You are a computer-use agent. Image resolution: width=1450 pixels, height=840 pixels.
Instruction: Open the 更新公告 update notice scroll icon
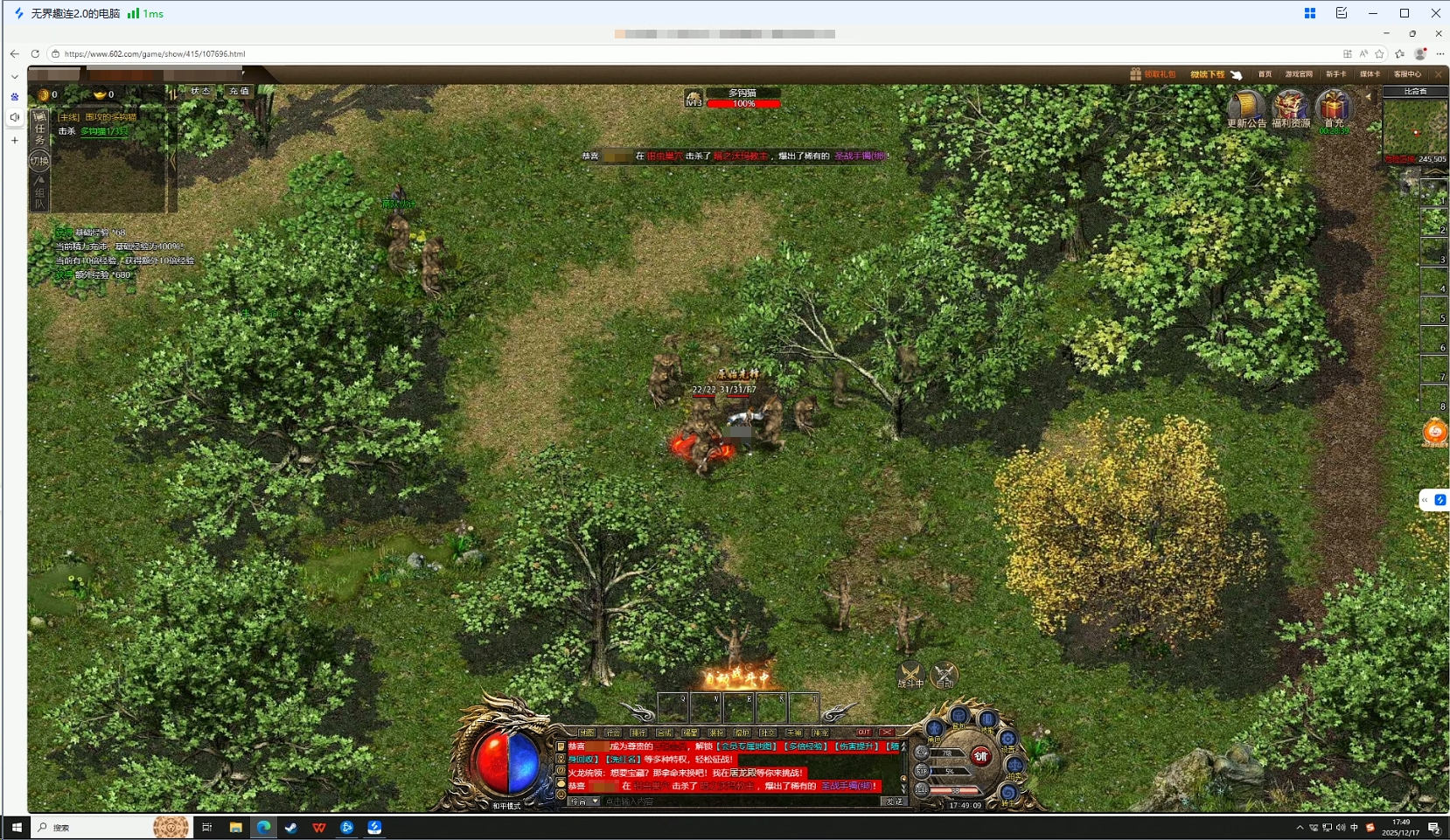pyautogui.click(x=1245, y=108)
